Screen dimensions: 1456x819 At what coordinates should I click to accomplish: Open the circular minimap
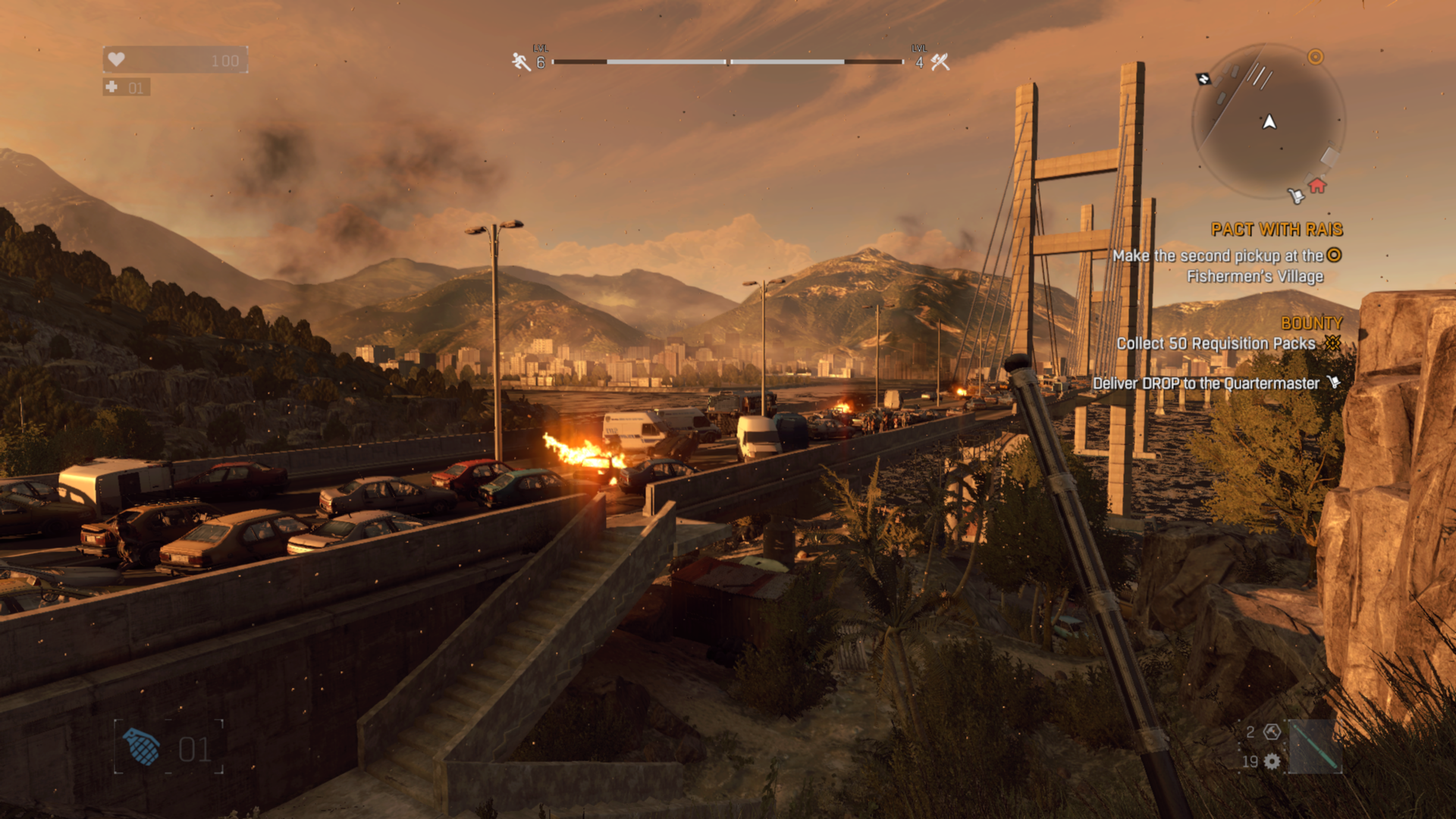[x=1267, y=121]
